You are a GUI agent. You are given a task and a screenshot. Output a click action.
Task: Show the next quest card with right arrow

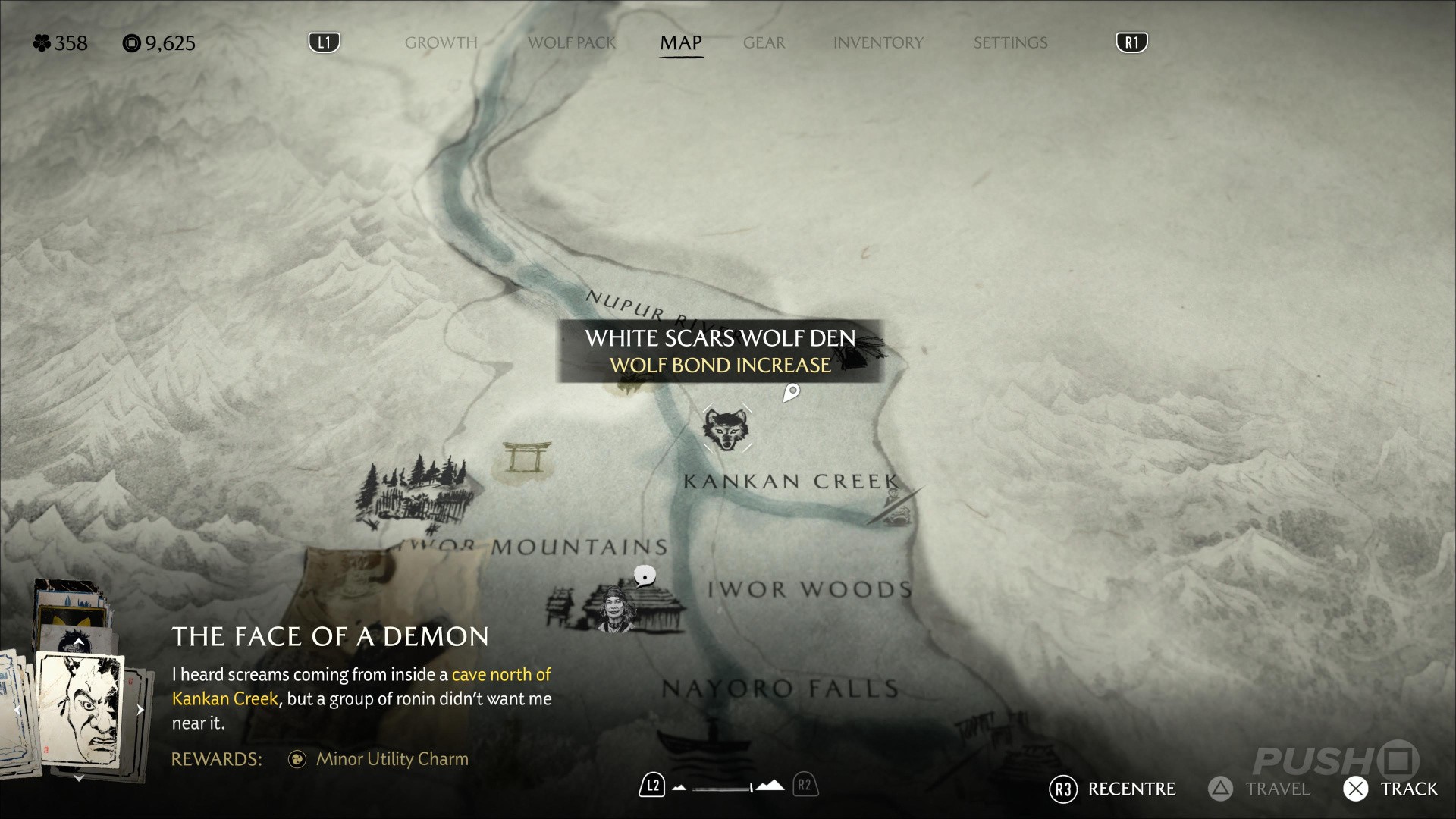pos(140,710)
